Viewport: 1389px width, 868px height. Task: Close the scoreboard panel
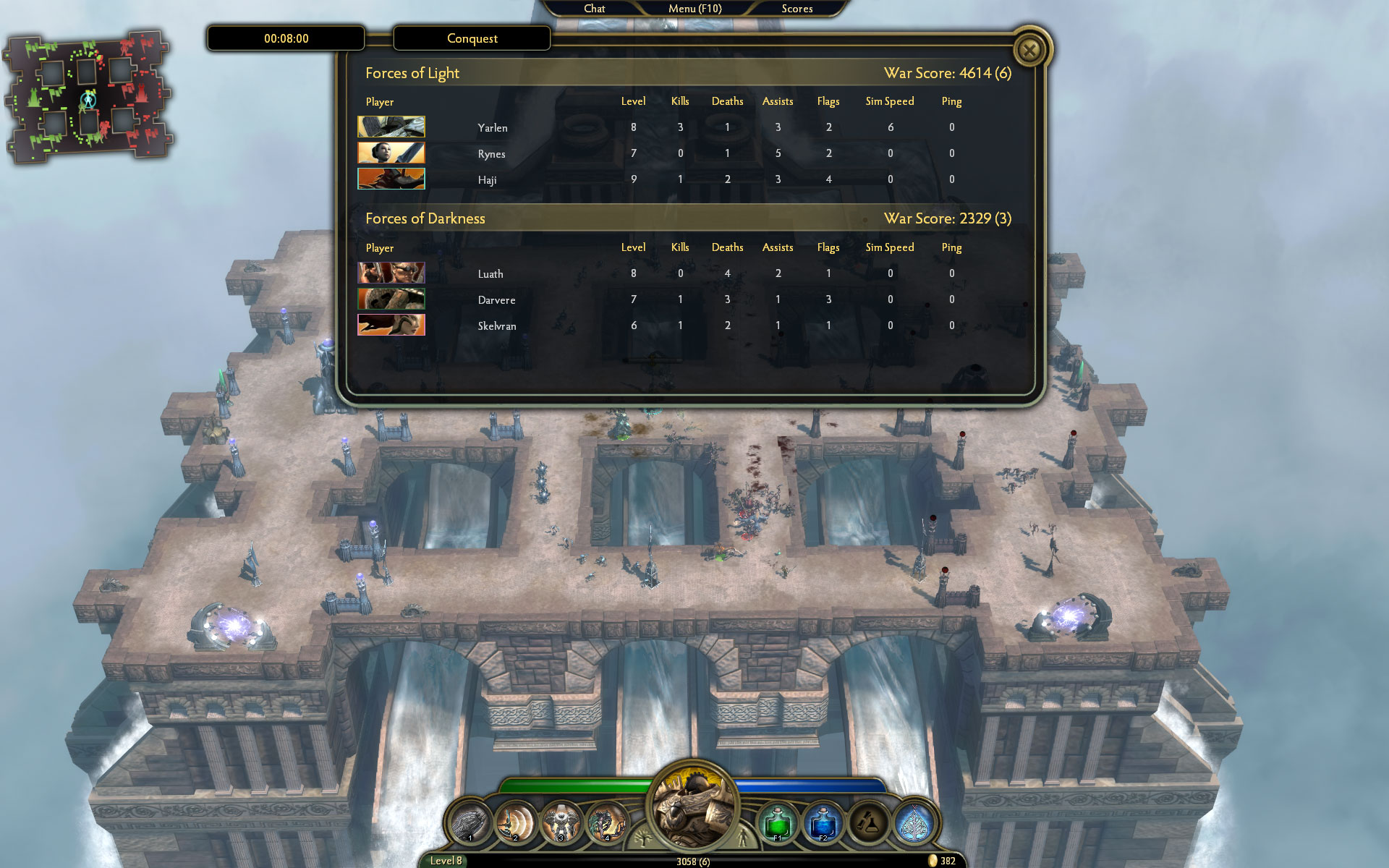(x=1030, y=49)
